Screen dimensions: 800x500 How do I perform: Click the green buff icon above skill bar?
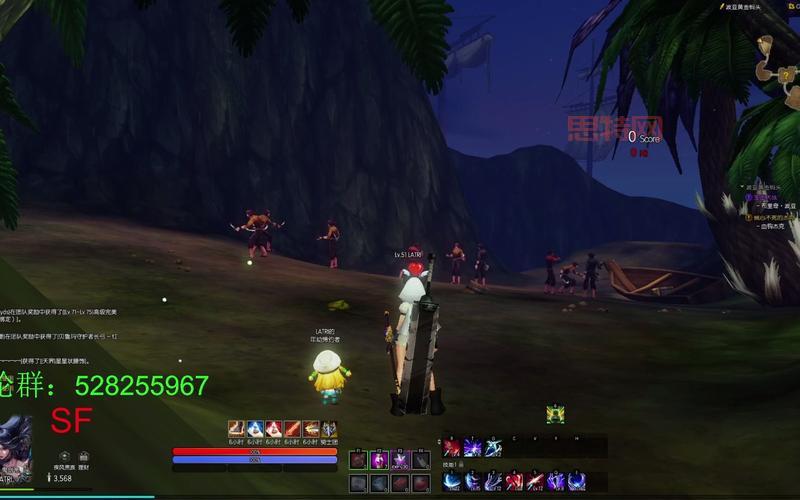(555, 415)
